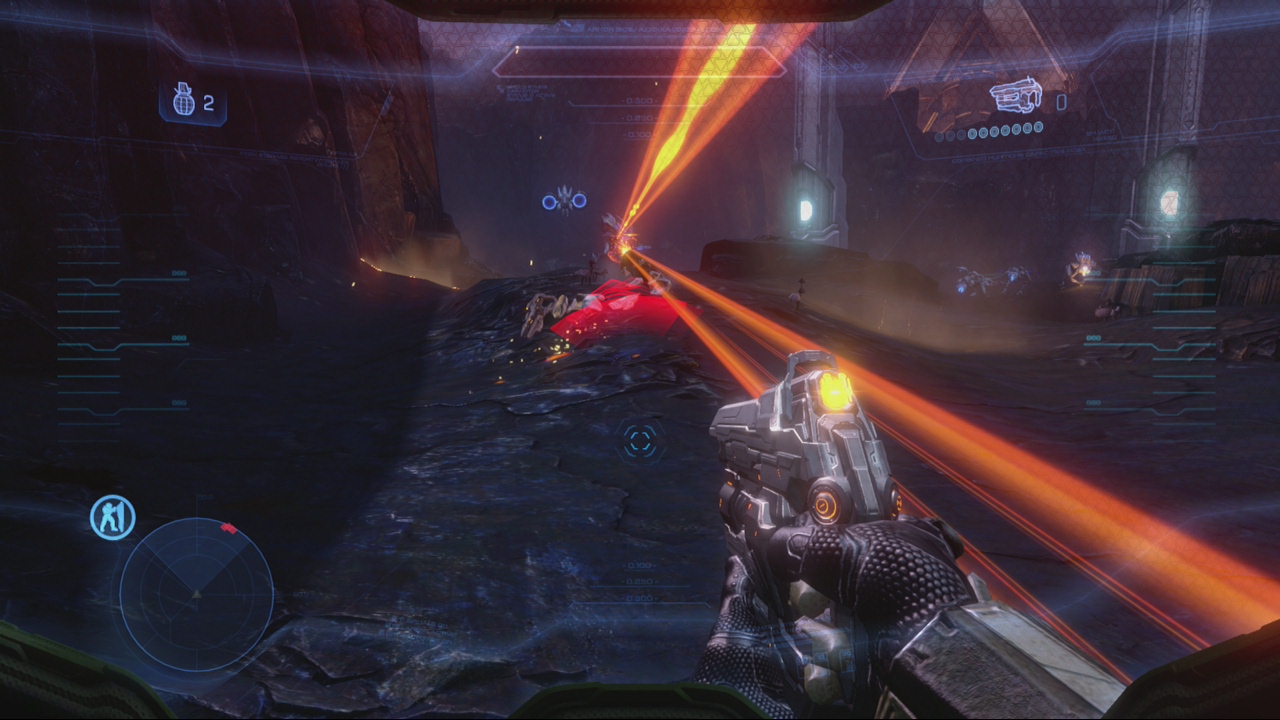Click the targeting reticle at screen center
Screen dimensions: 1280x720
(x=638, y=441)
